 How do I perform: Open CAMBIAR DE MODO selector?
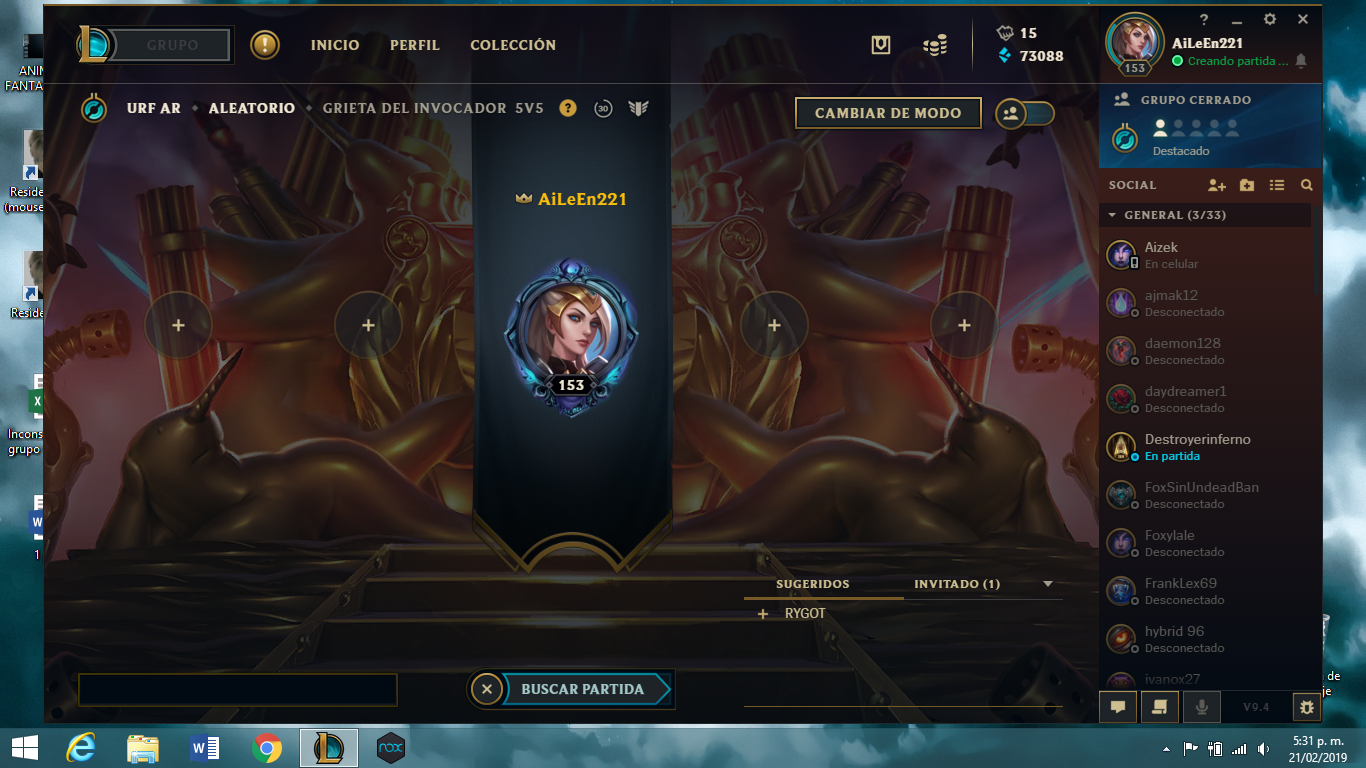pyautogui.click(x=887, y=113)
